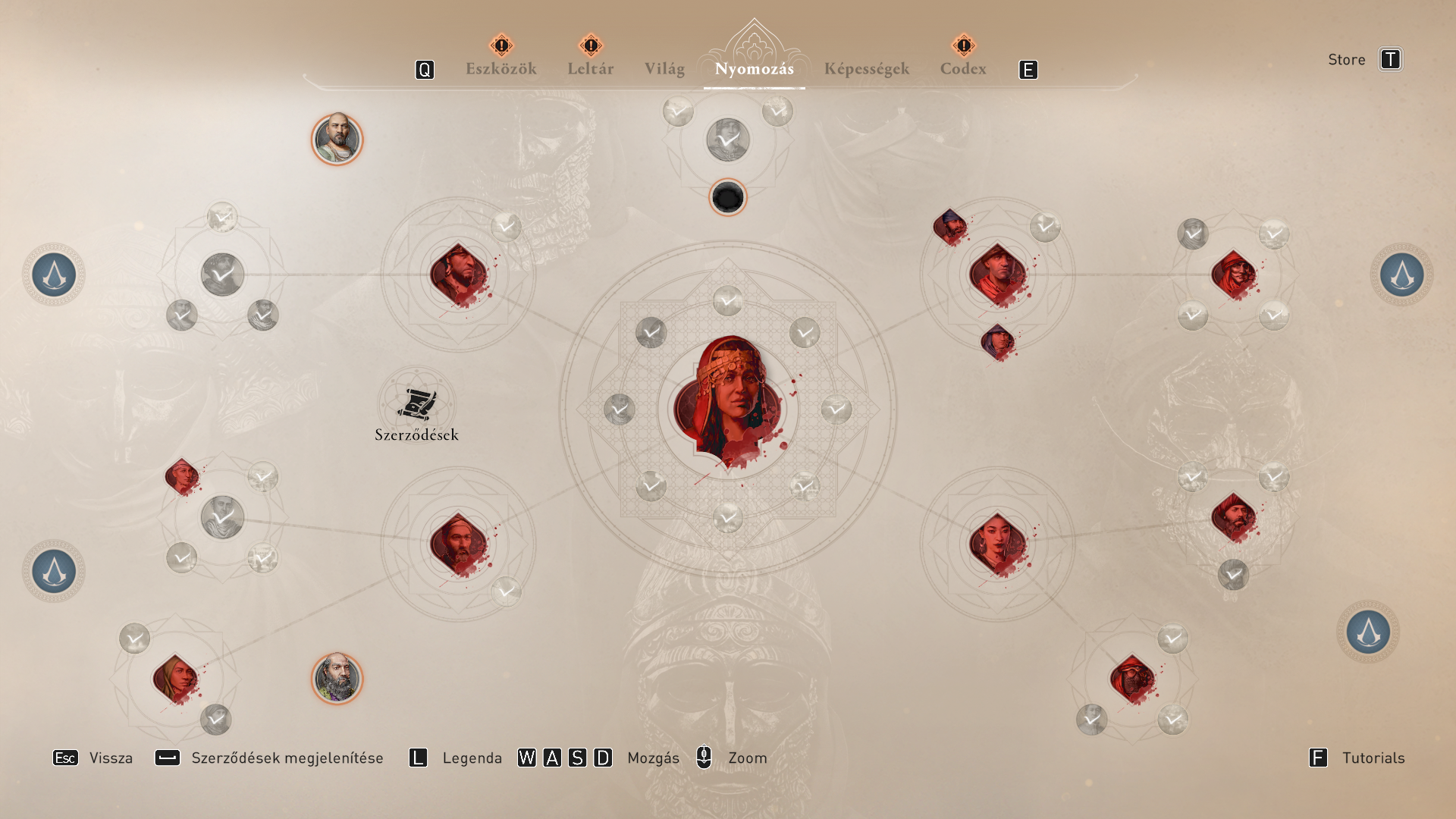Screen dimensions: 1456x819
Task: Select the woman with earrings target portrait
Action: [x=997, y=544]
